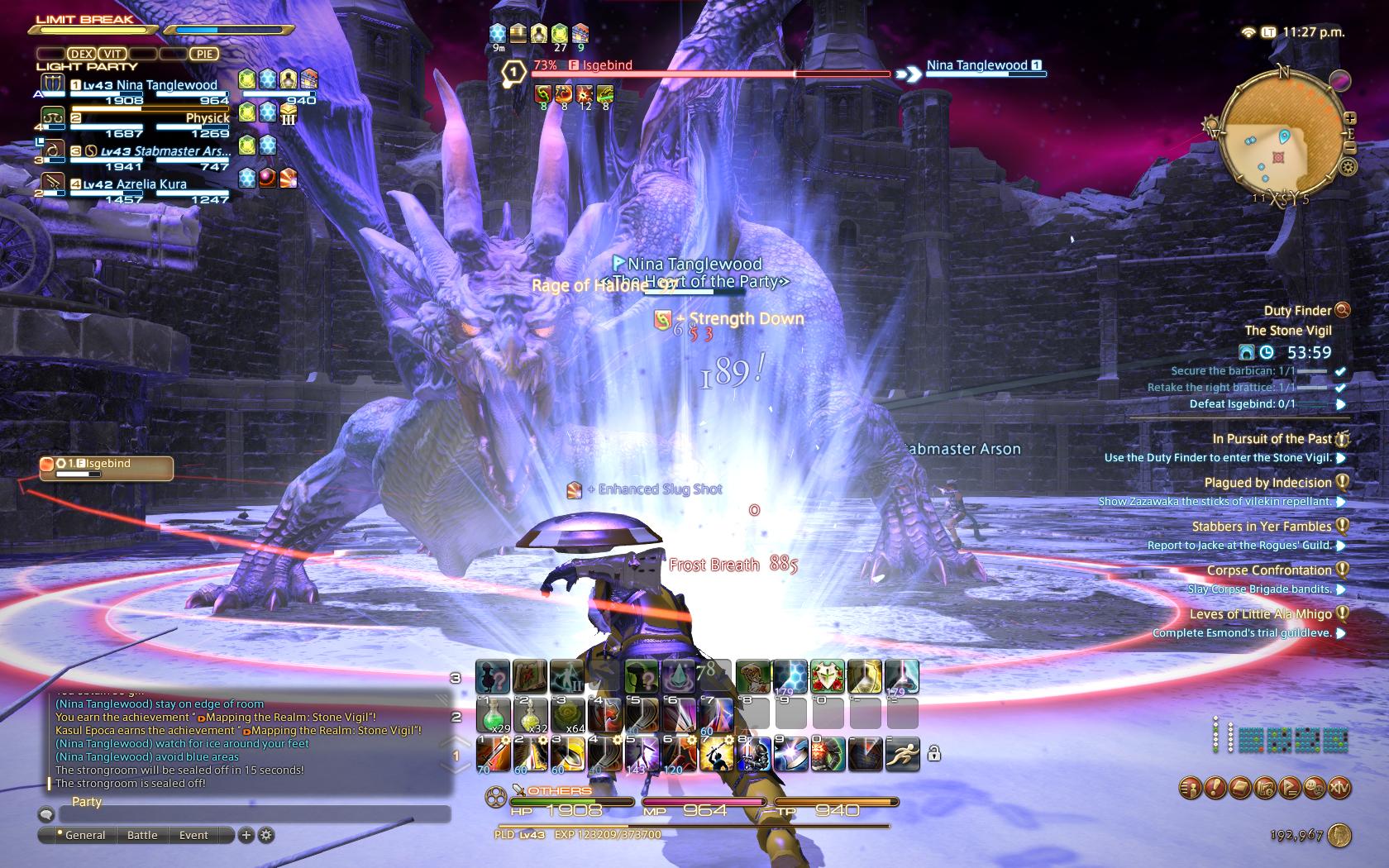Use the green potion with 29 left
The width and height of the screenshot is (1389, 868).
(493, 714)
